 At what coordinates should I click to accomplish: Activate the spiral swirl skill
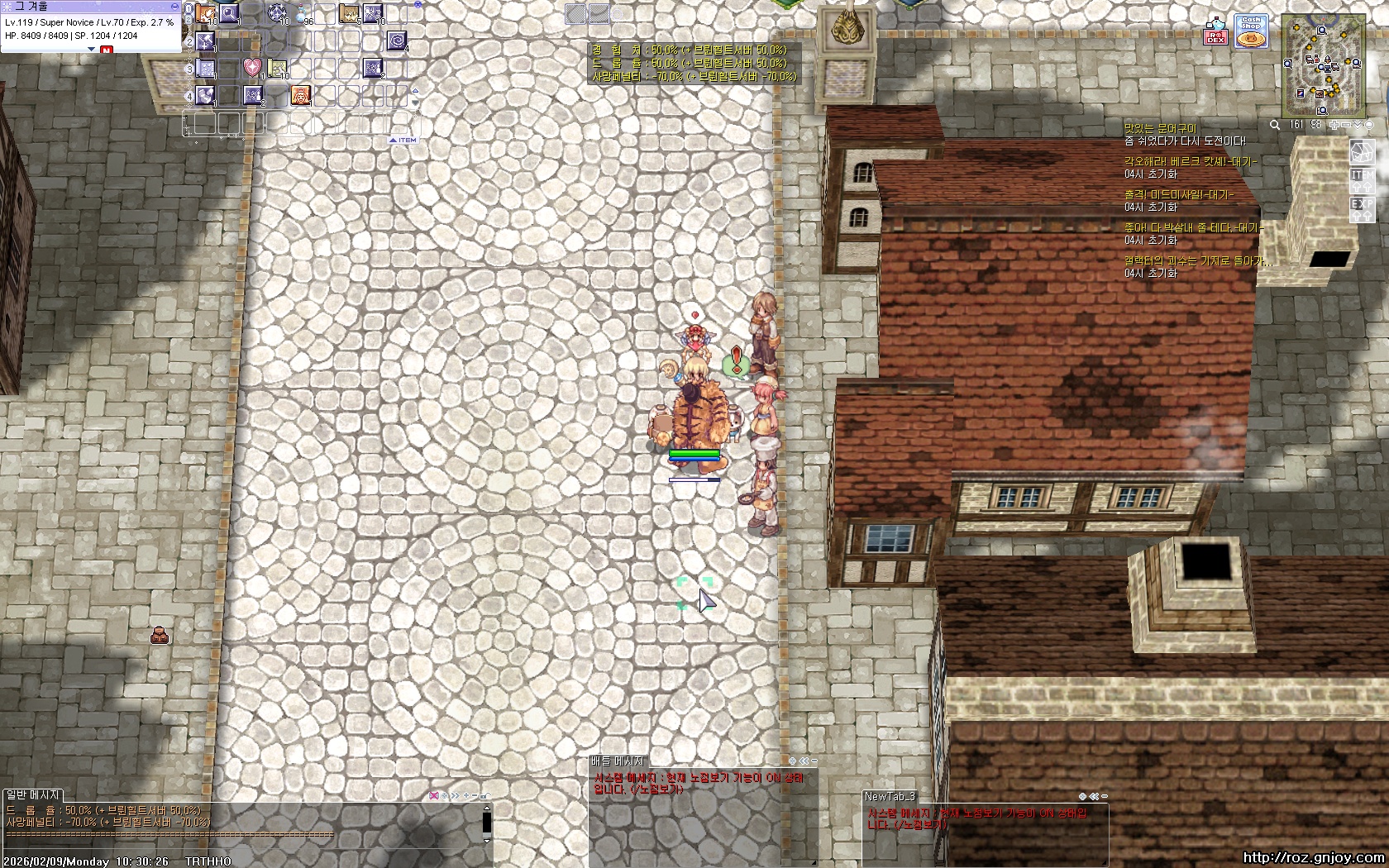tap(397, 41)
